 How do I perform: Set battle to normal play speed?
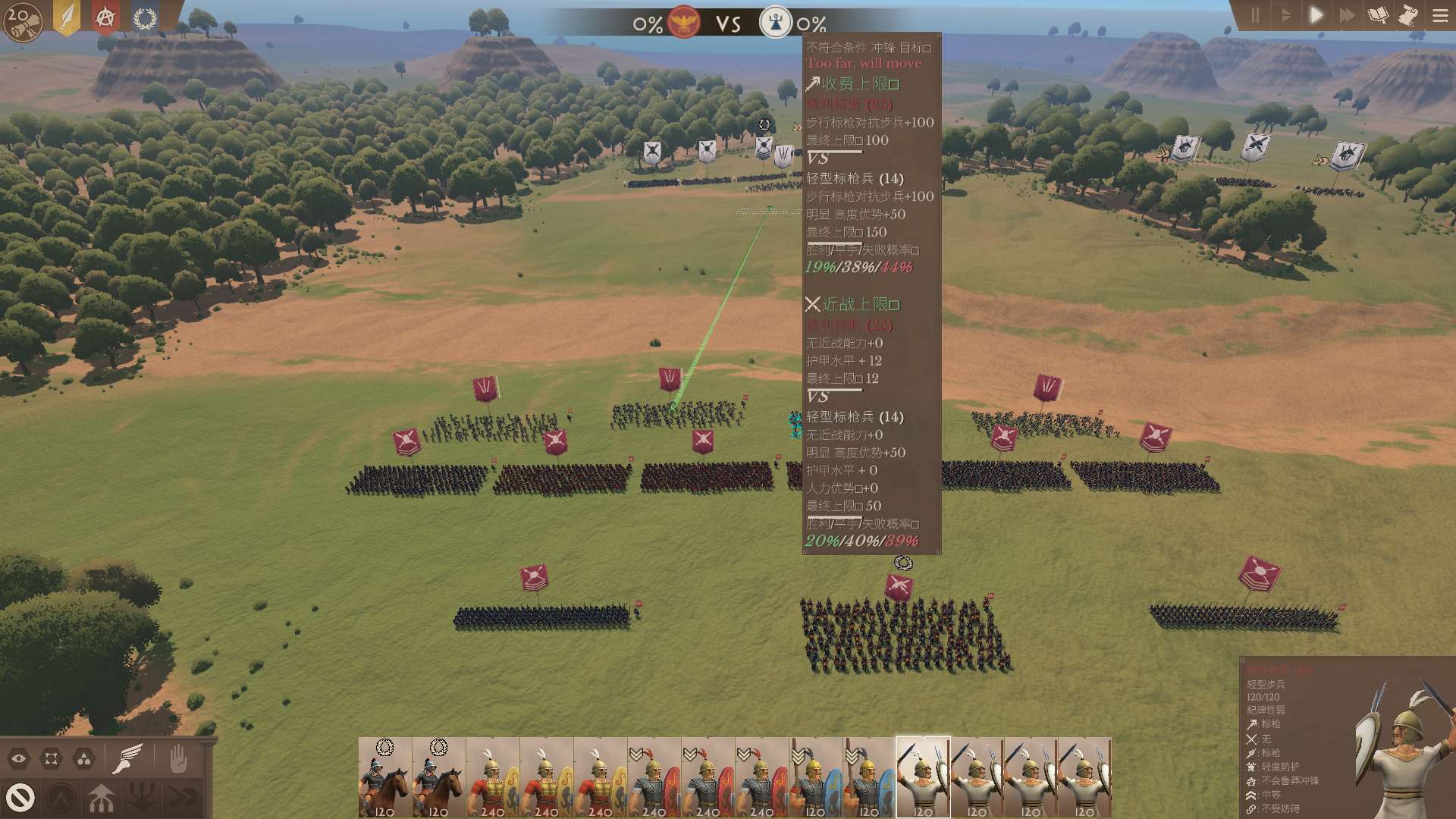point(1316,15)
